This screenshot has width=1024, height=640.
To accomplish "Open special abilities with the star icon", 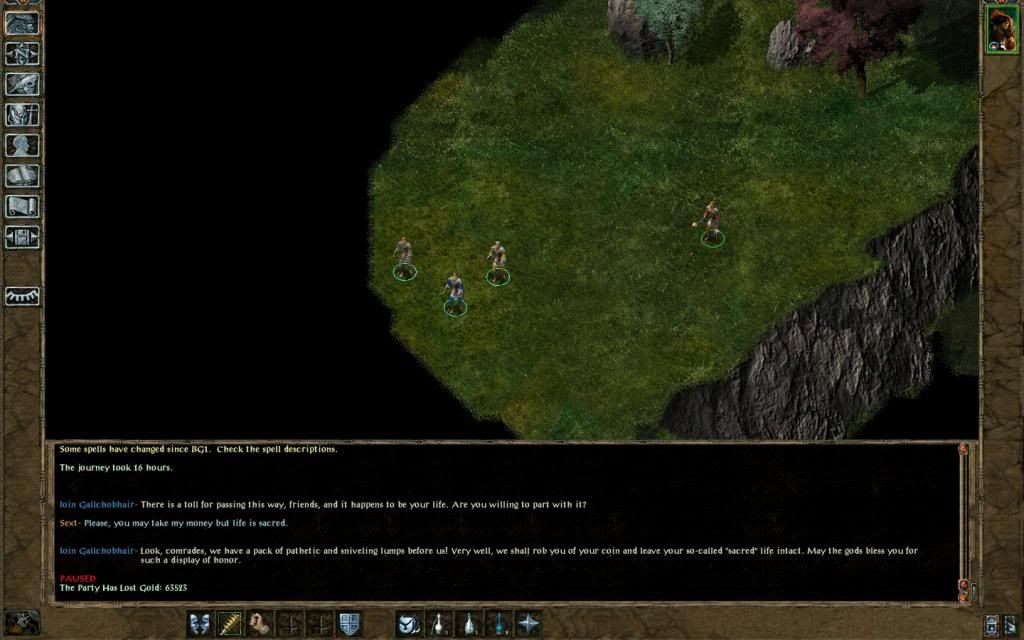I will [x=528, y=624].
